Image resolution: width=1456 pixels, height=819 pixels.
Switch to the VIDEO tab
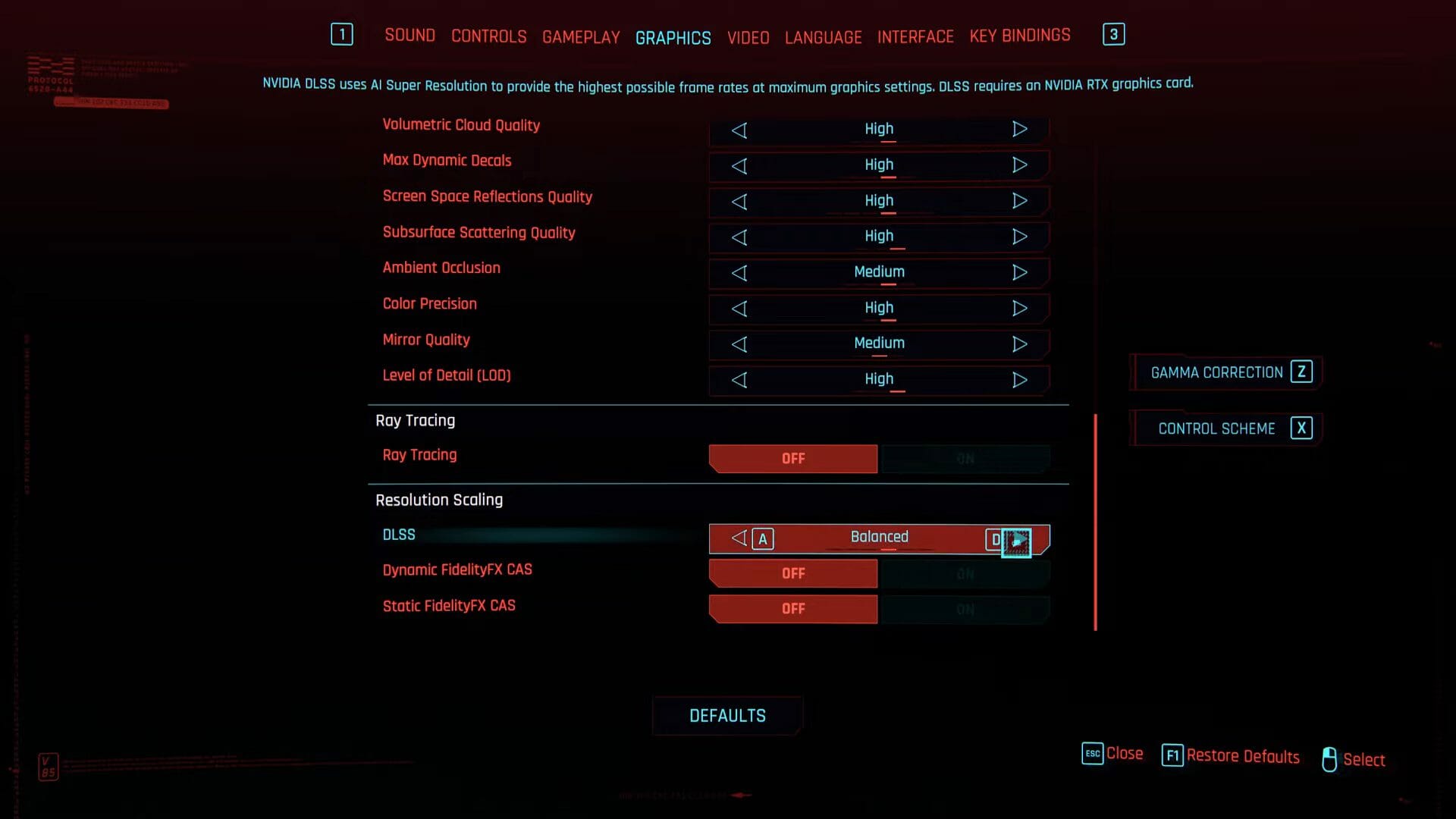(x=748, y=36)
